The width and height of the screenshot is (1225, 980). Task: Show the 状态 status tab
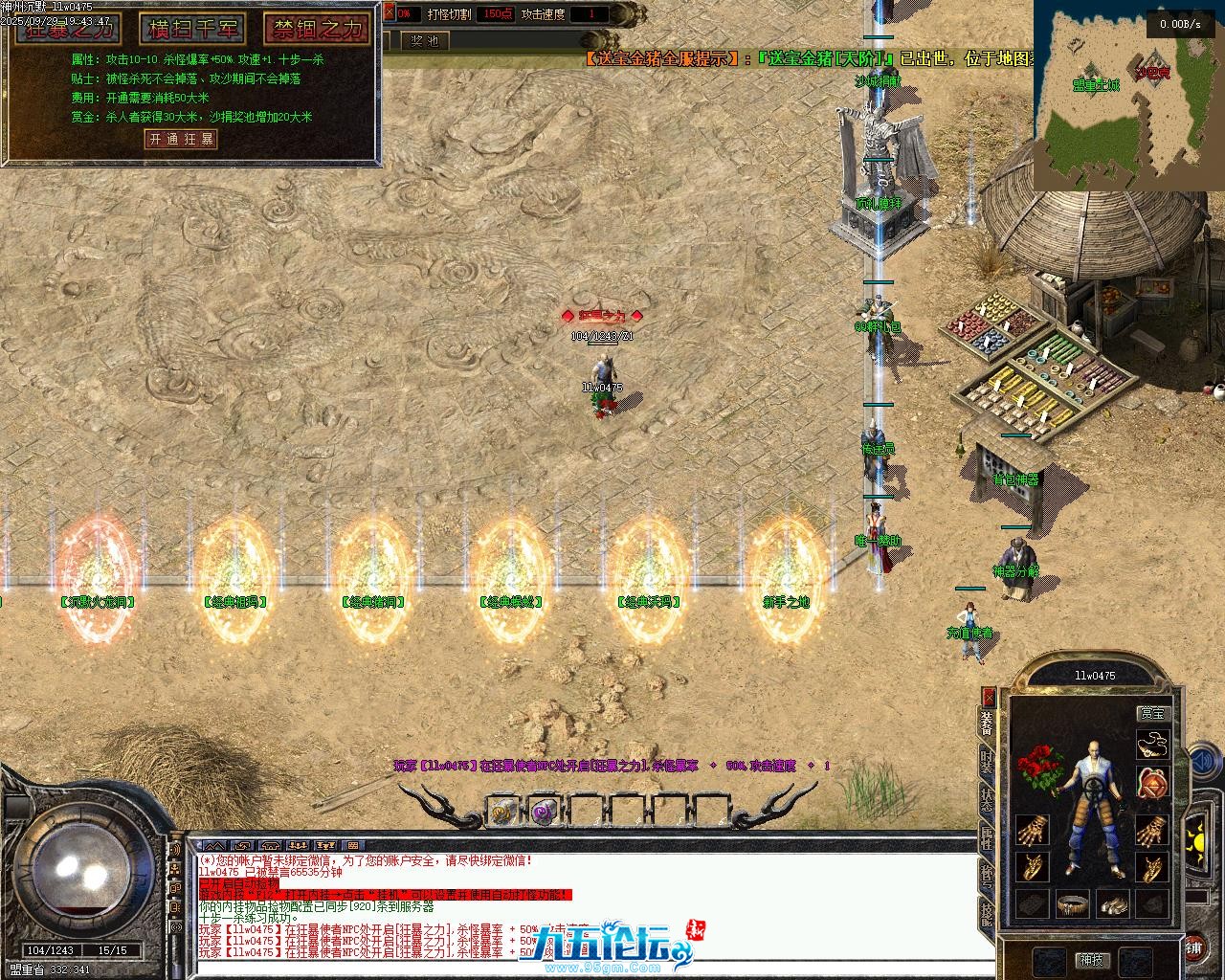pos(987,800)
